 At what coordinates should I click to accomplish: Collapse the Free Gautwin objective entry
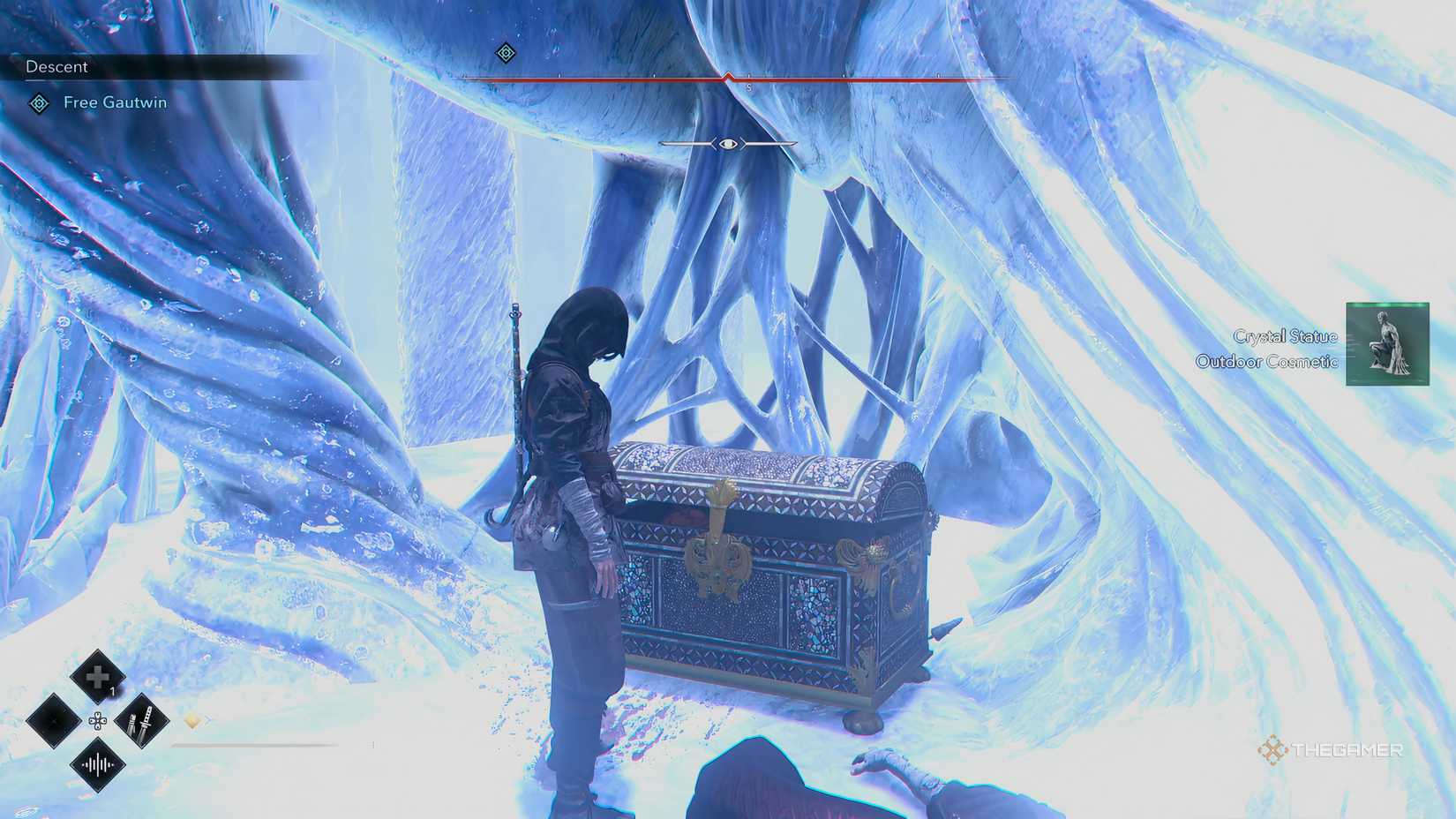coord(115,102)
